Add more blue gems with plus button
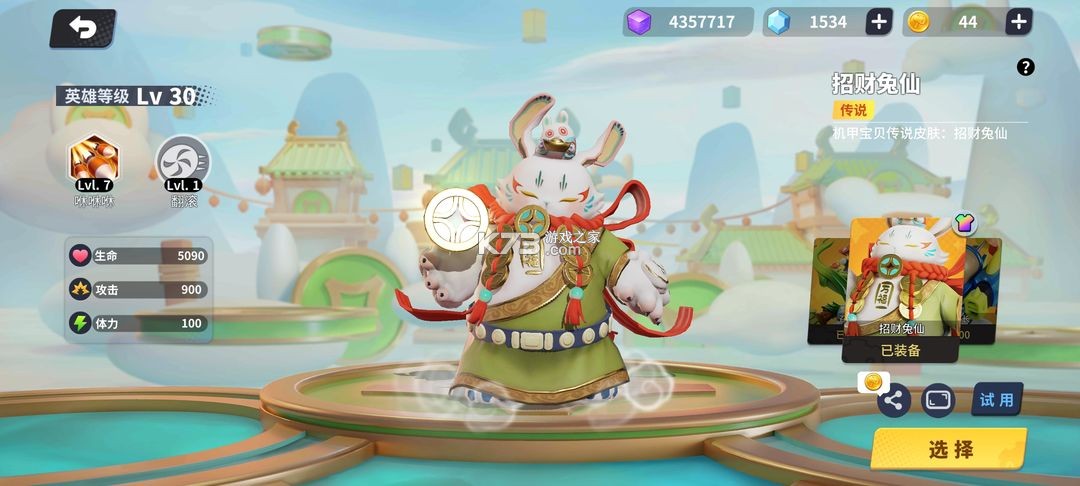1080x486 pixels. coord(878,22)
